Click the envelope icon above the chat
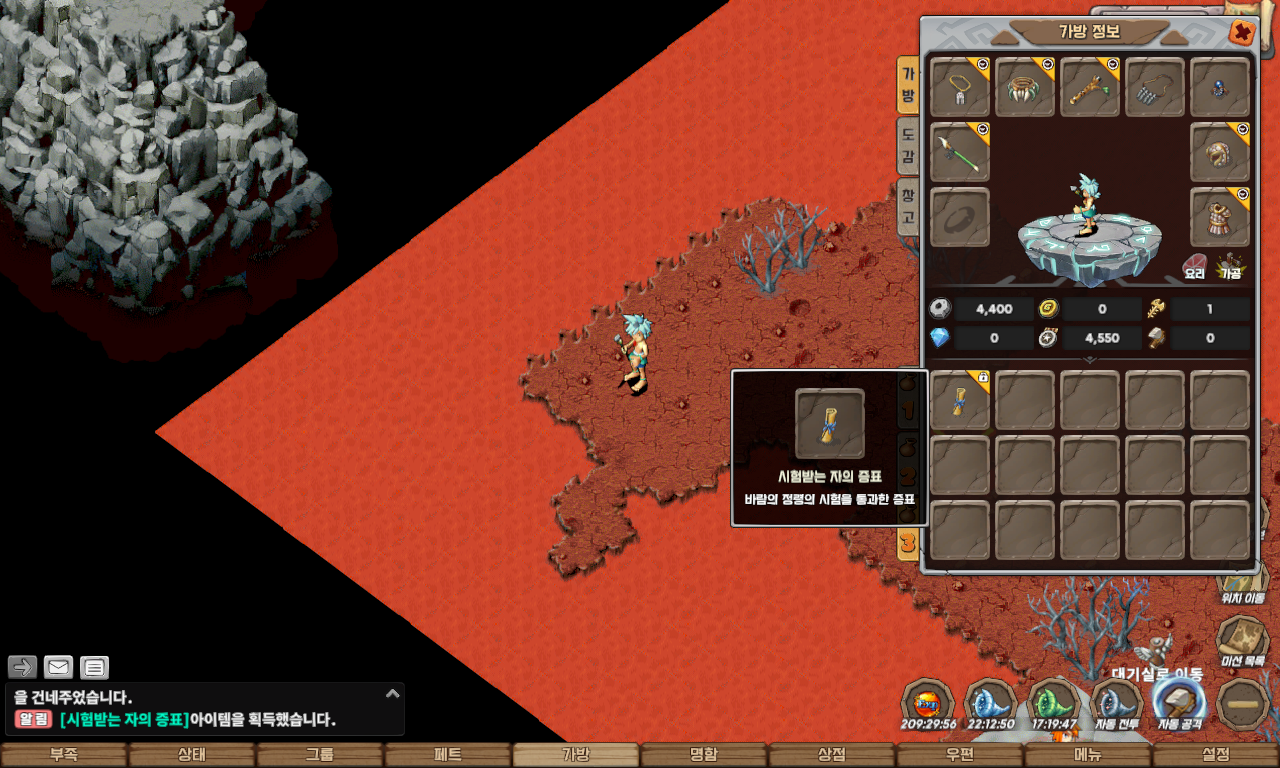 pyautogui.click(x=59, y=667)
